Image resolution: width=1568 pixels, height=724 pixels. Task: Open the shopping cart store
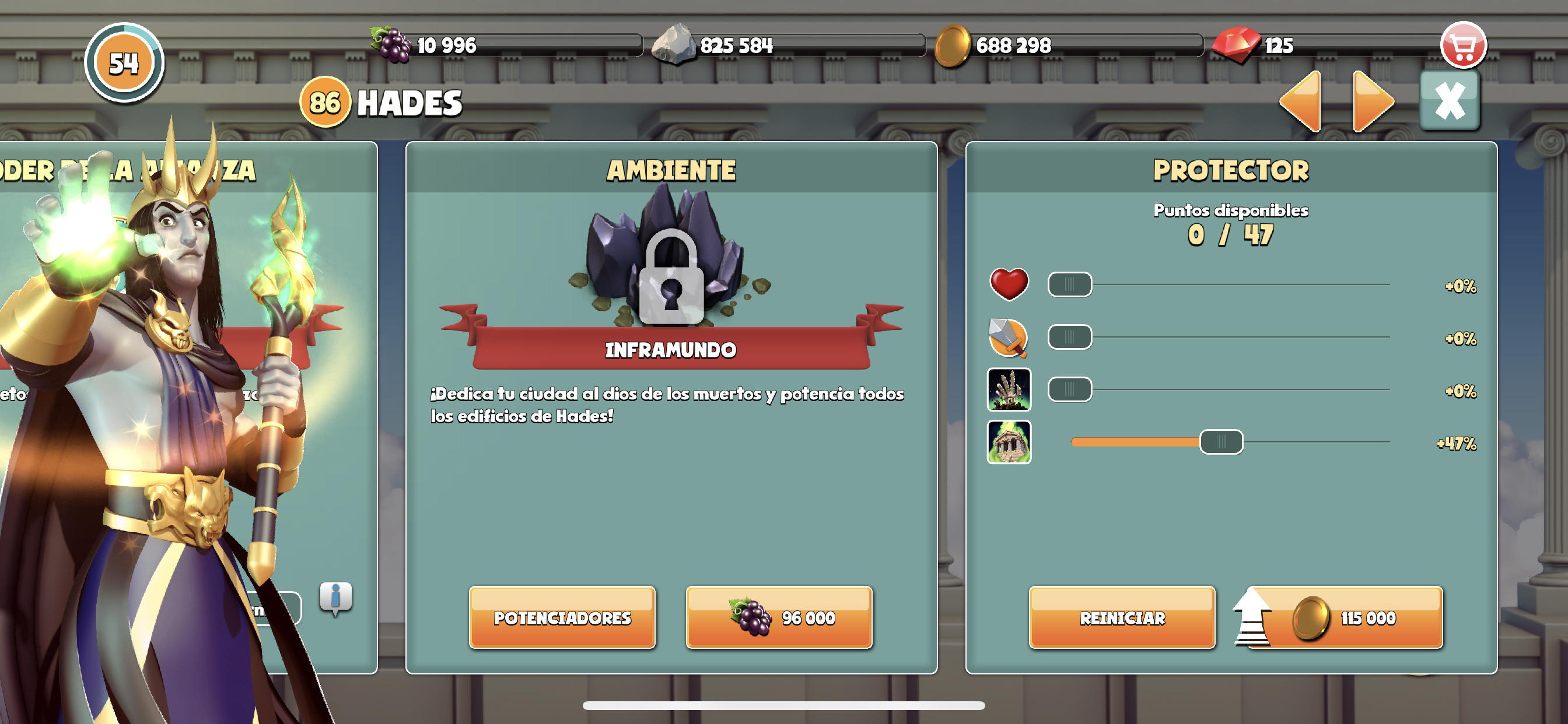pyautogui.click(x=1464, y=44)
